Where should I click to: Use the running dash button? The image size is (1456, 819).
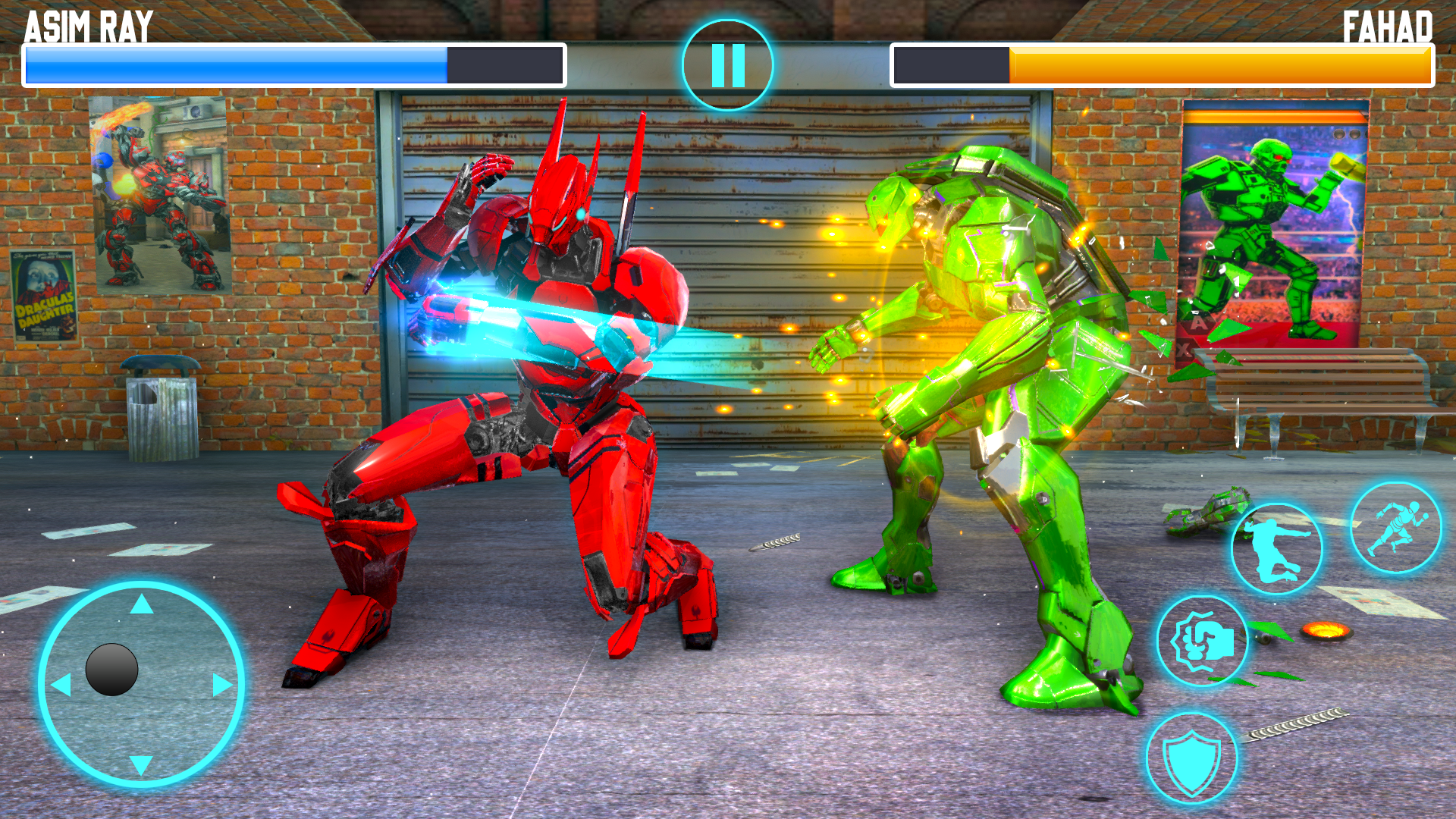[1395, 528]
